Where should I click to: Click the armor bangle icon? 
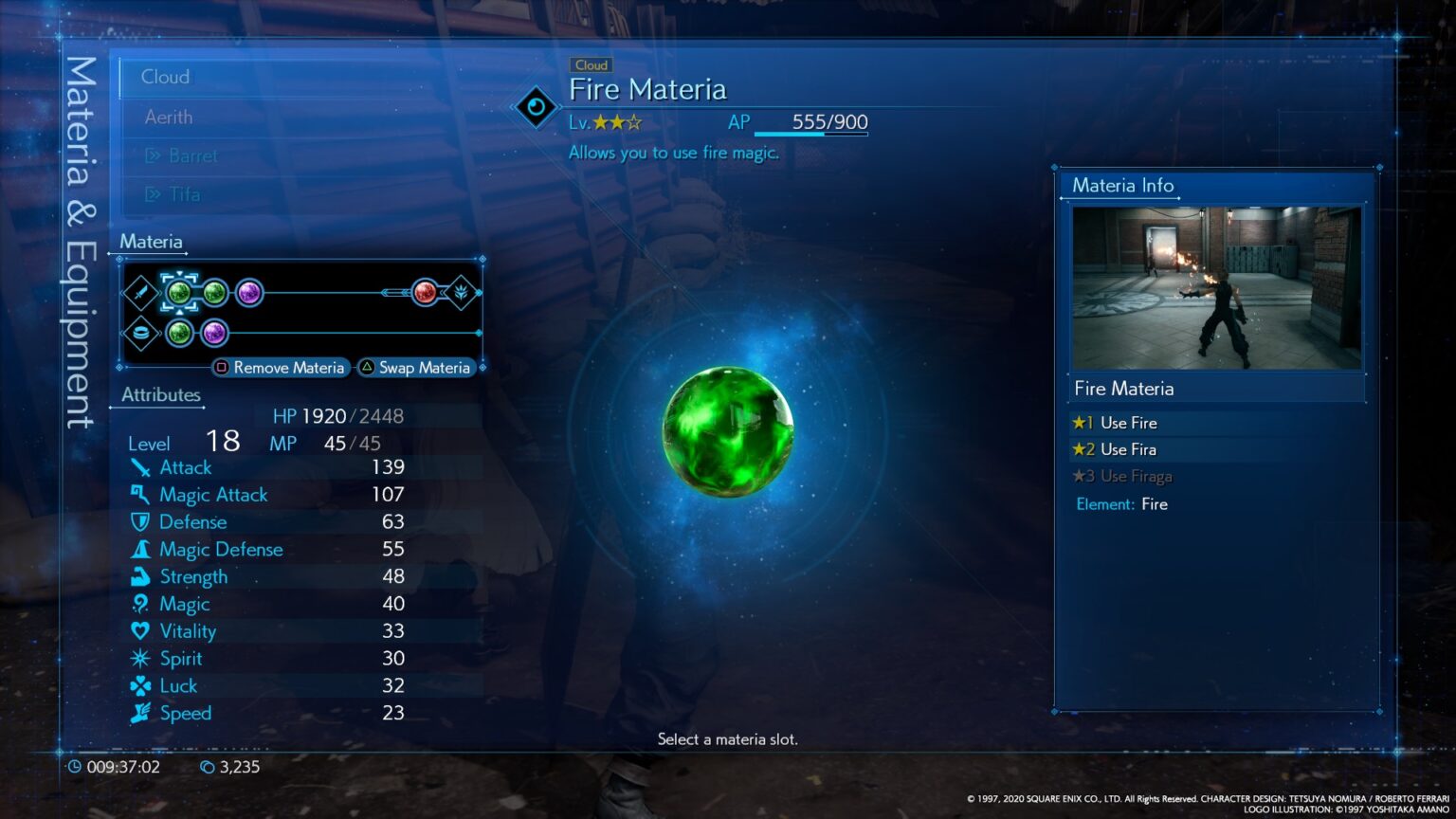pos(141,334)
